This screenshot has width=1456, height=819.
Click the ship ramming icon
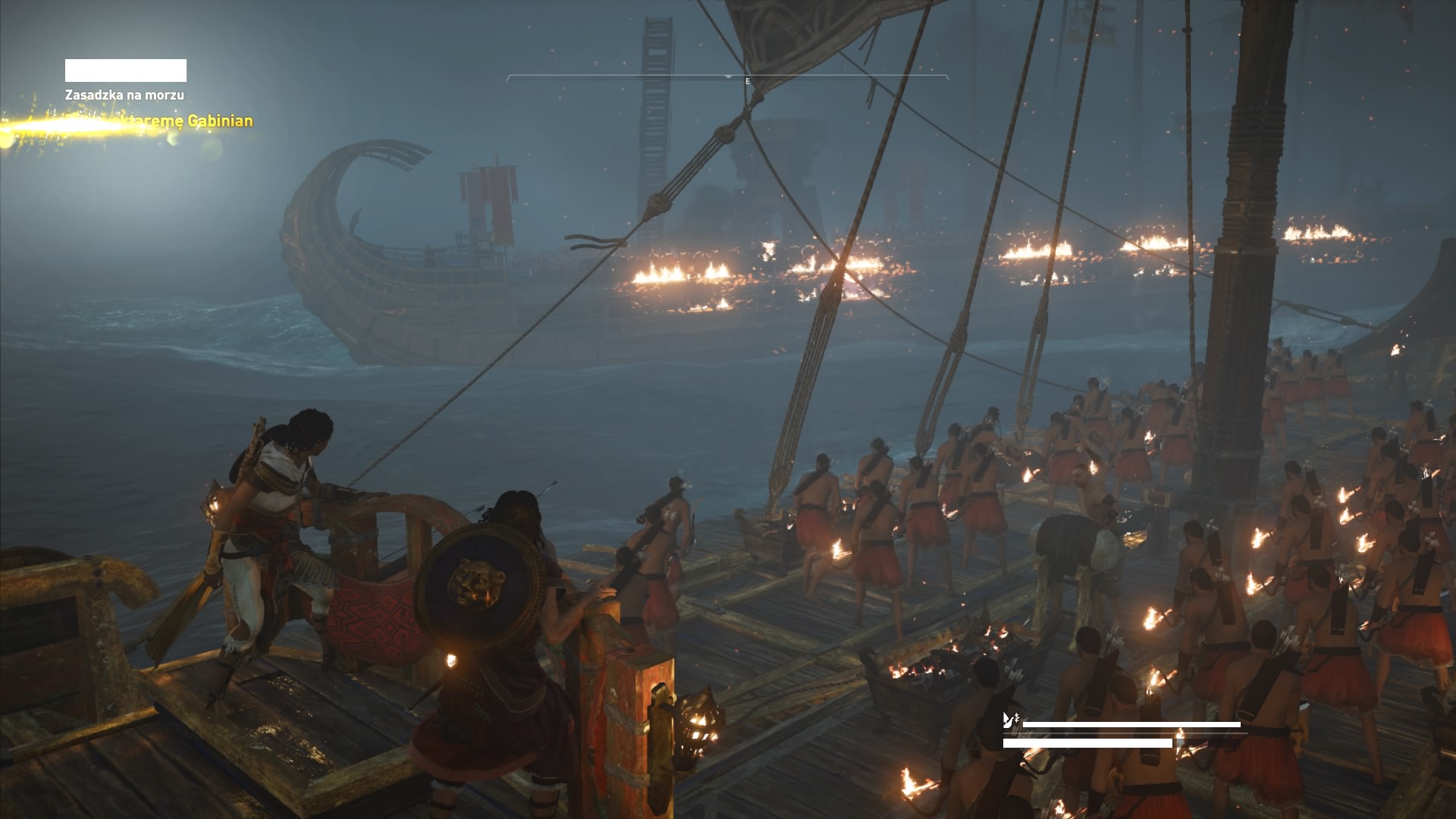point(1010,720)
